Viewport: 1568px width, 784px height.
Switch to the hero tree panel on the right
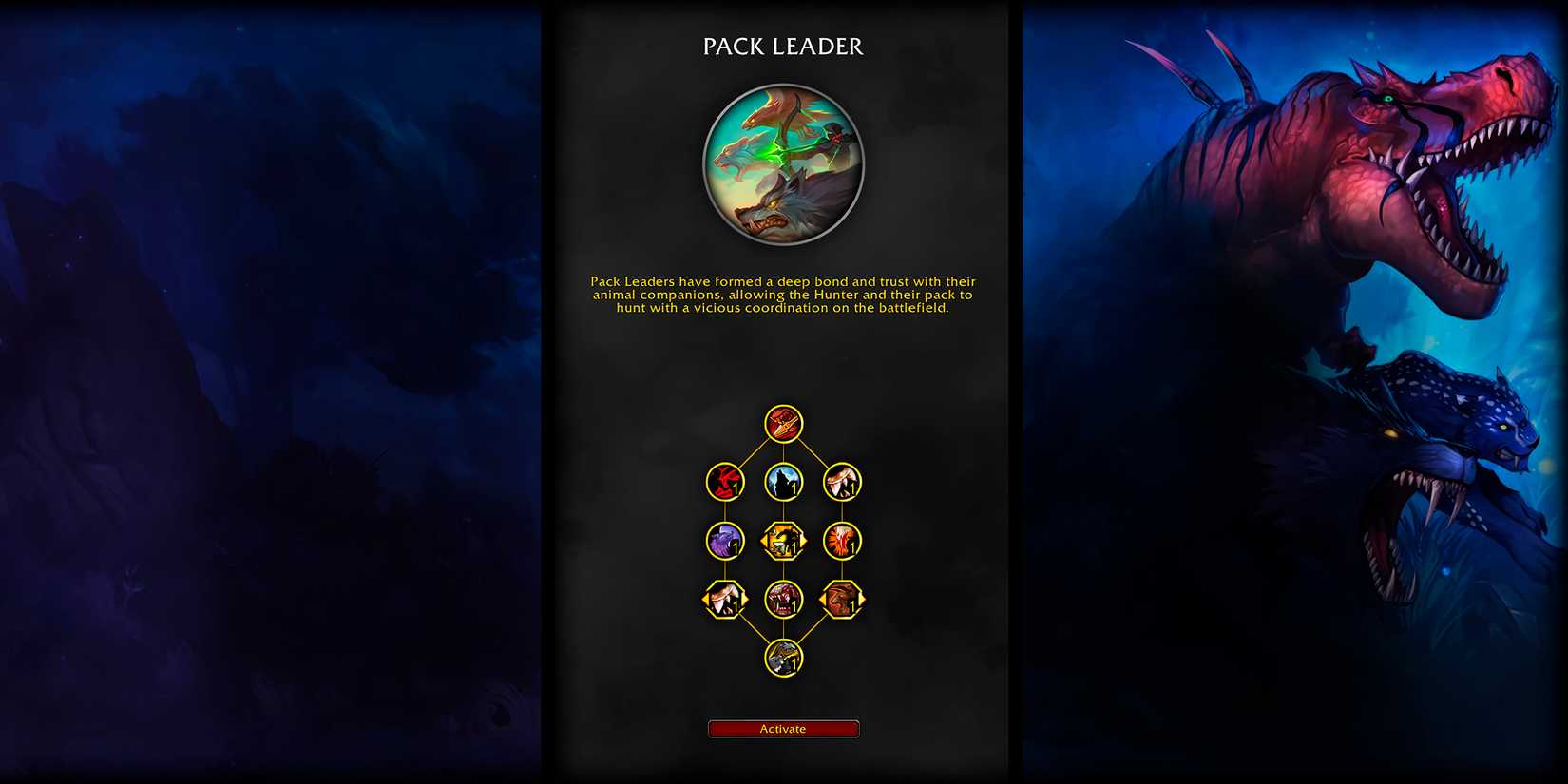pos(1292,392)
